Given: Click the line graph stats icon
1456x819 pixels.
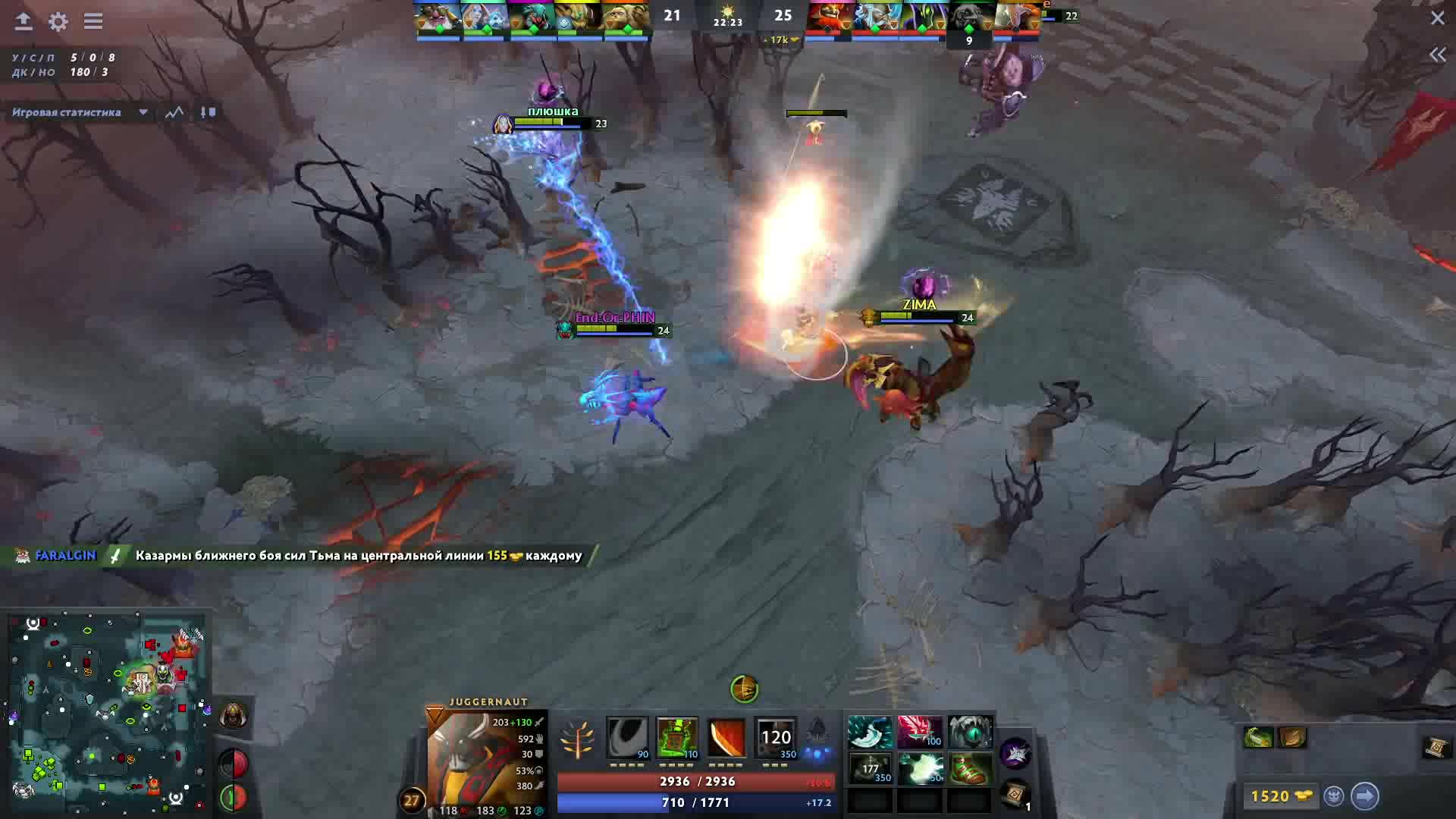Looking at the screenshot, I should (x=174, y=111).
